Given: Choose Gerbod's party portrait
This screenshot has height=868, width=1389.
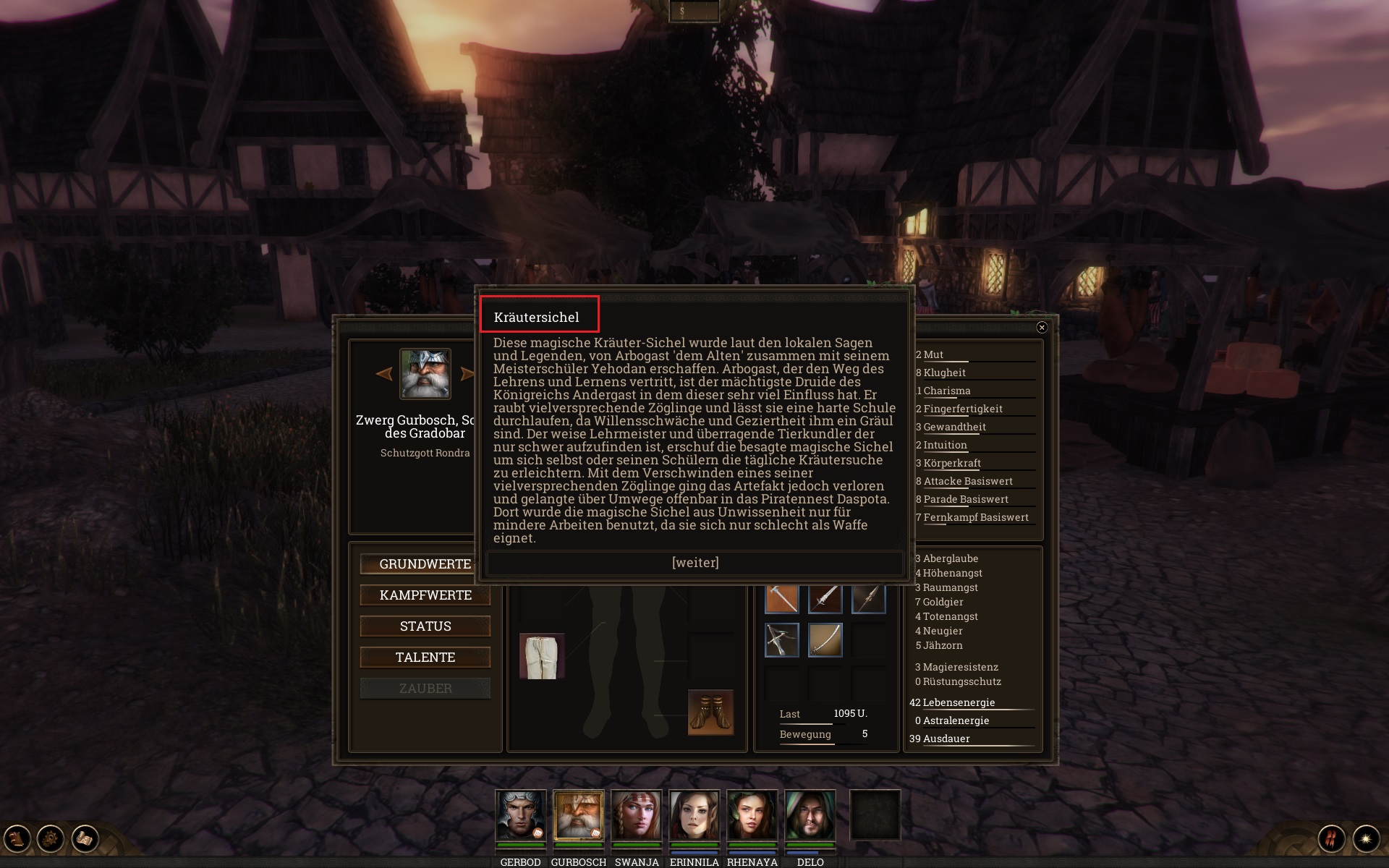Looking at the screenshot, I should 520,815.
